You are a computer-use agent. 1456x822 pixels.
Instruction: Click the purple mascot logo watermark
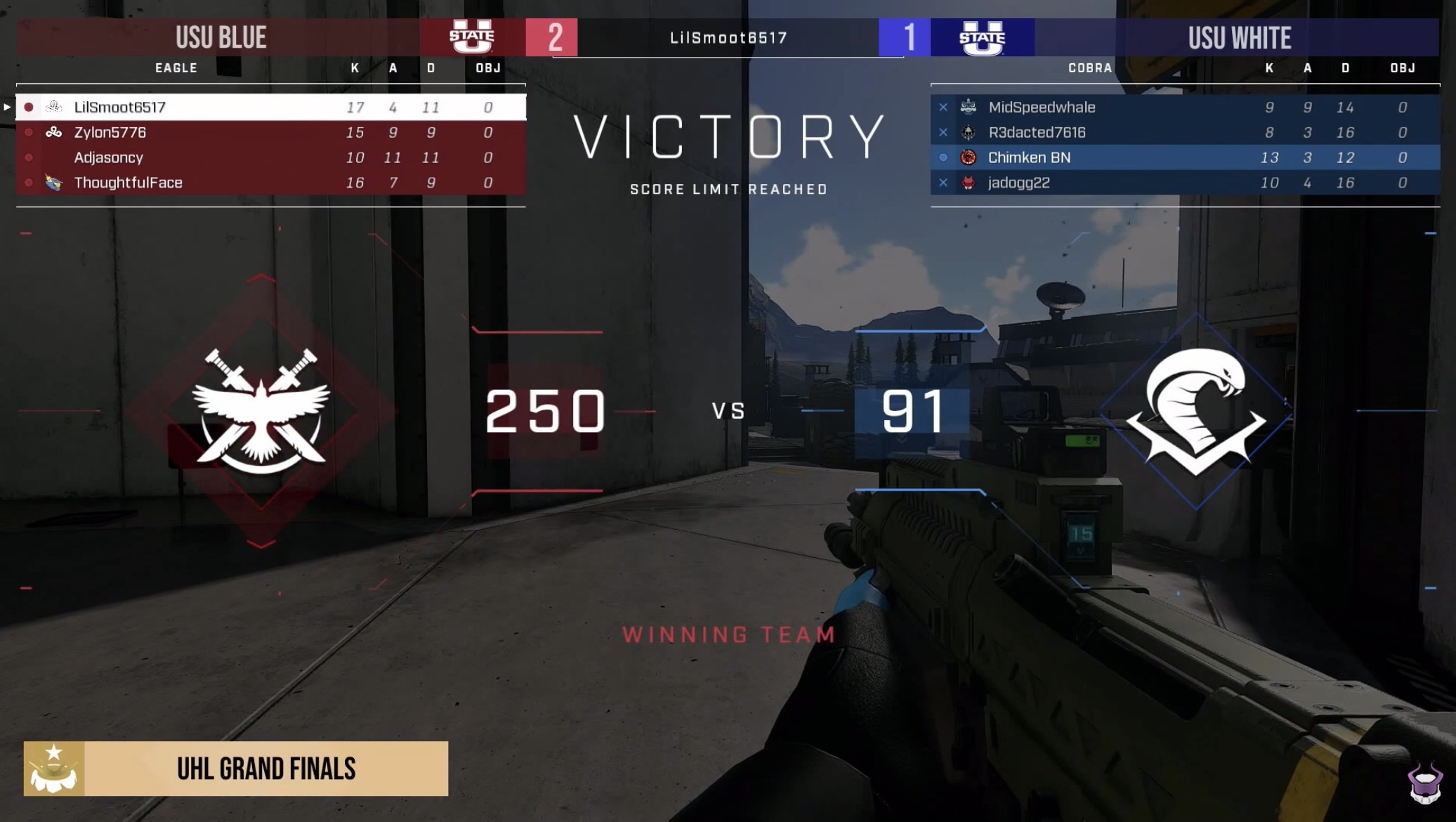pyautogui.click(x=1424, y=783)
